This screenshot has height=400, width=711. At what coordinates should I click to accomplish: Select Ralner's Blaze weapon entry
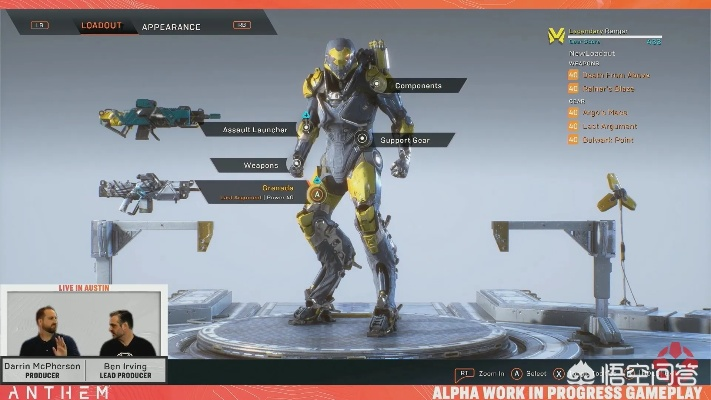coord(611,89)
